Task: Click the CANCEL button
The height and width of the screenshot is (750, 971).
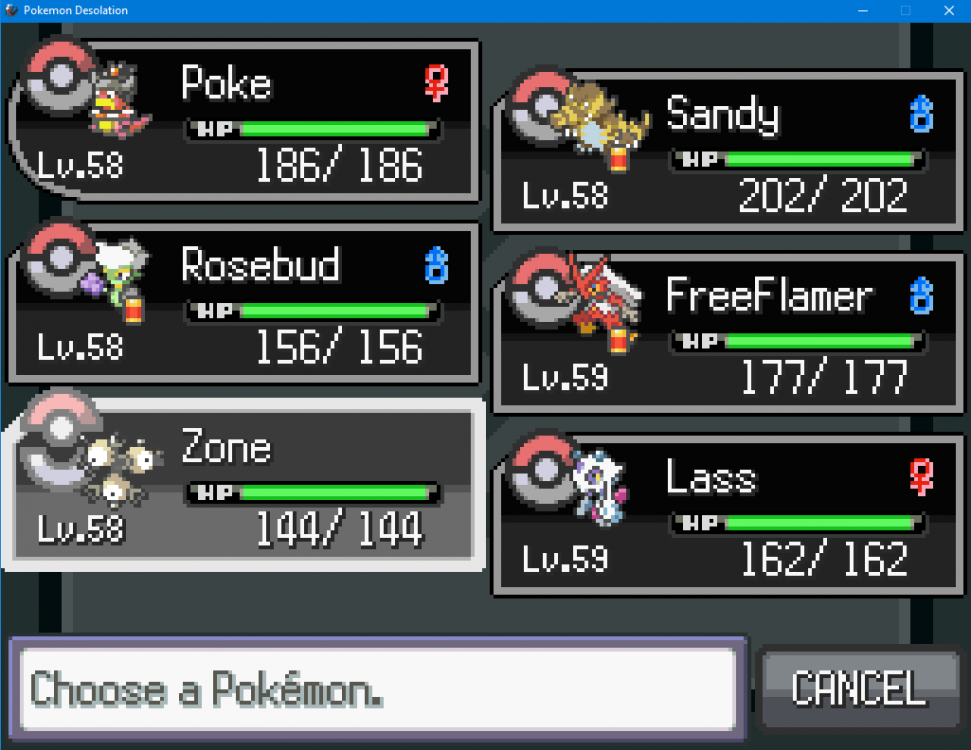Action: (x=858, y=689)
